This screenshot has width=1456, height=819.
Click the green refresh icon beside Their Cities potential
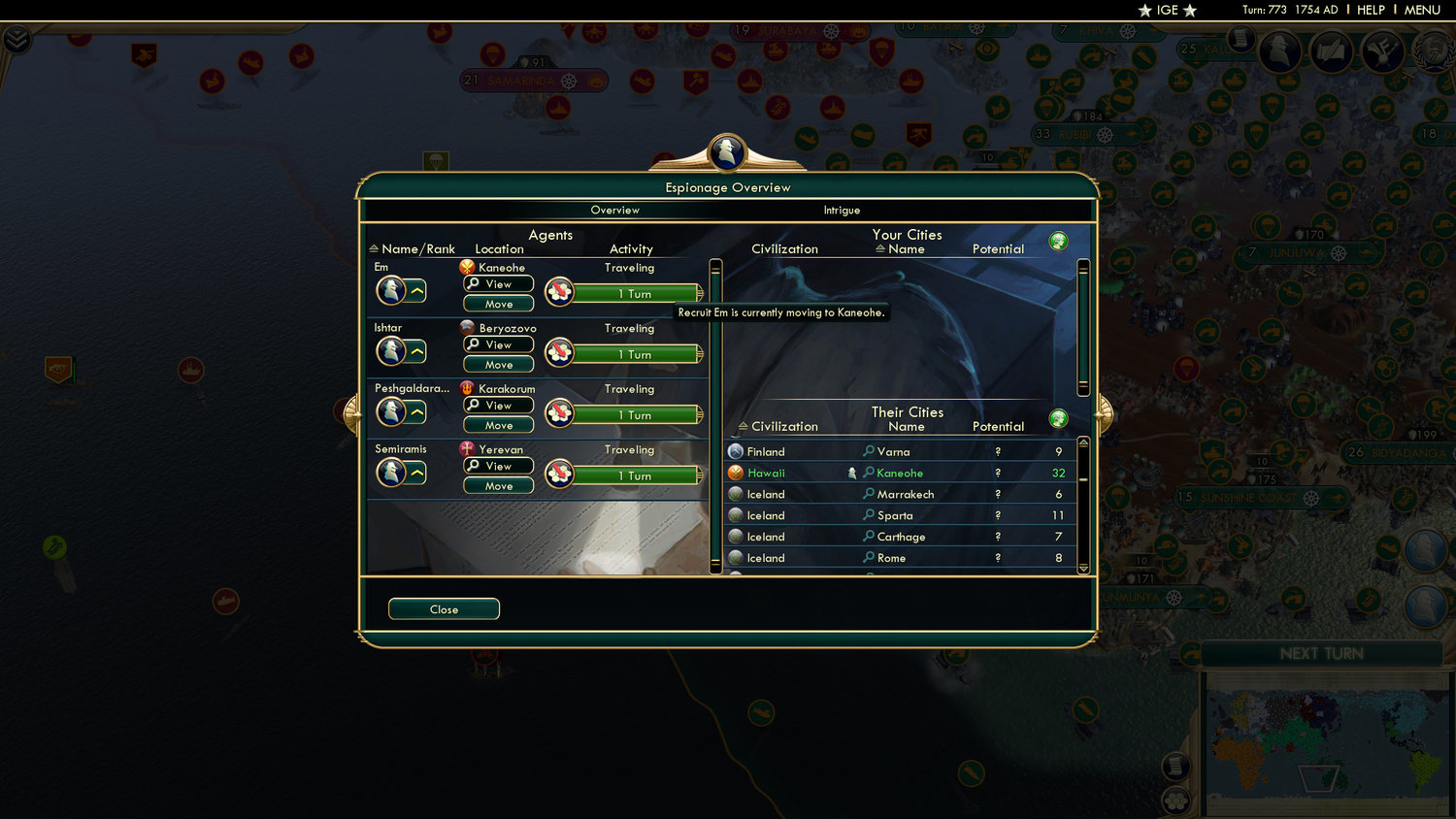tap(1058, 418)
